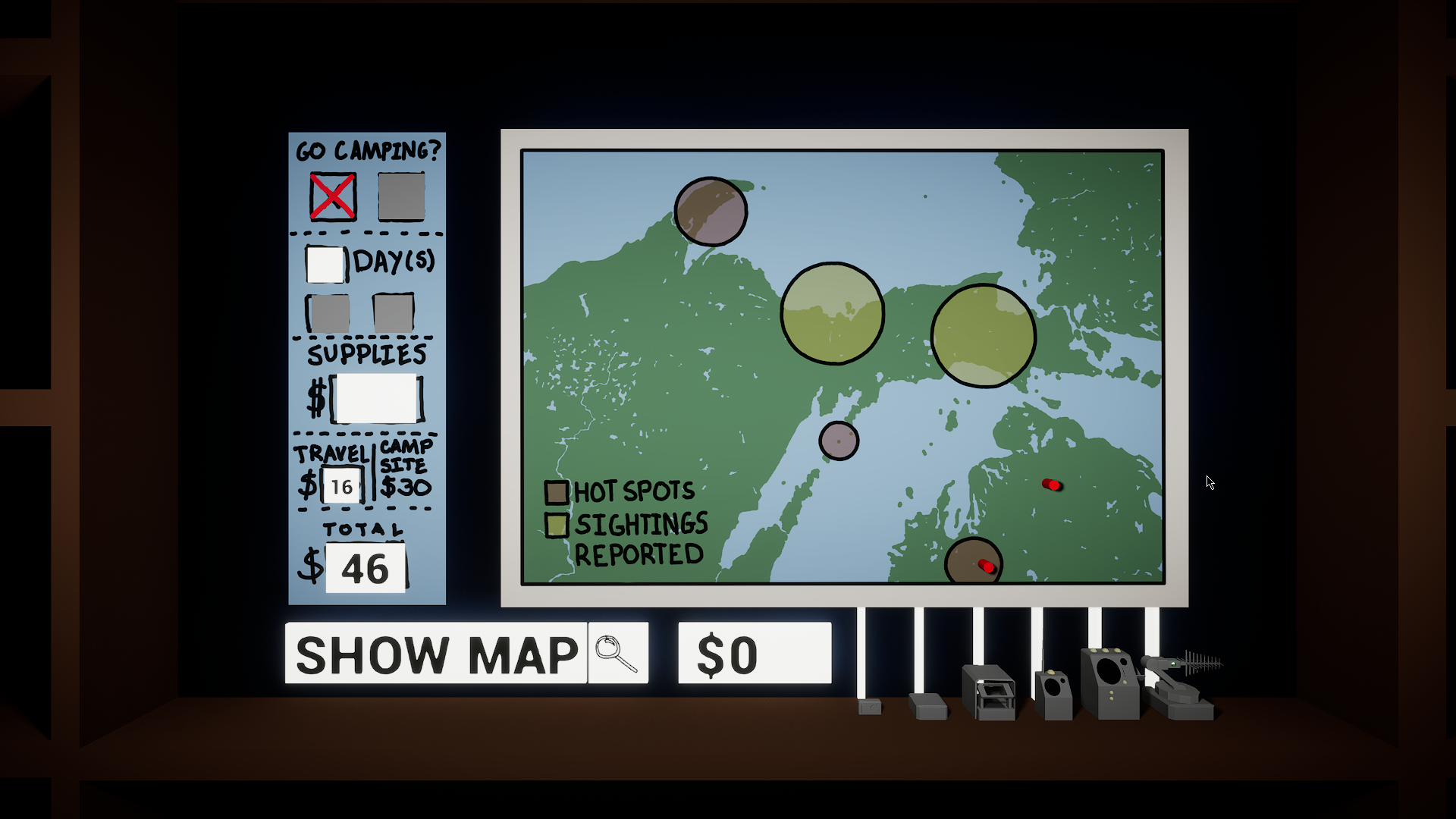
Task: Click the small purple circle on the island
Action: 839,440
